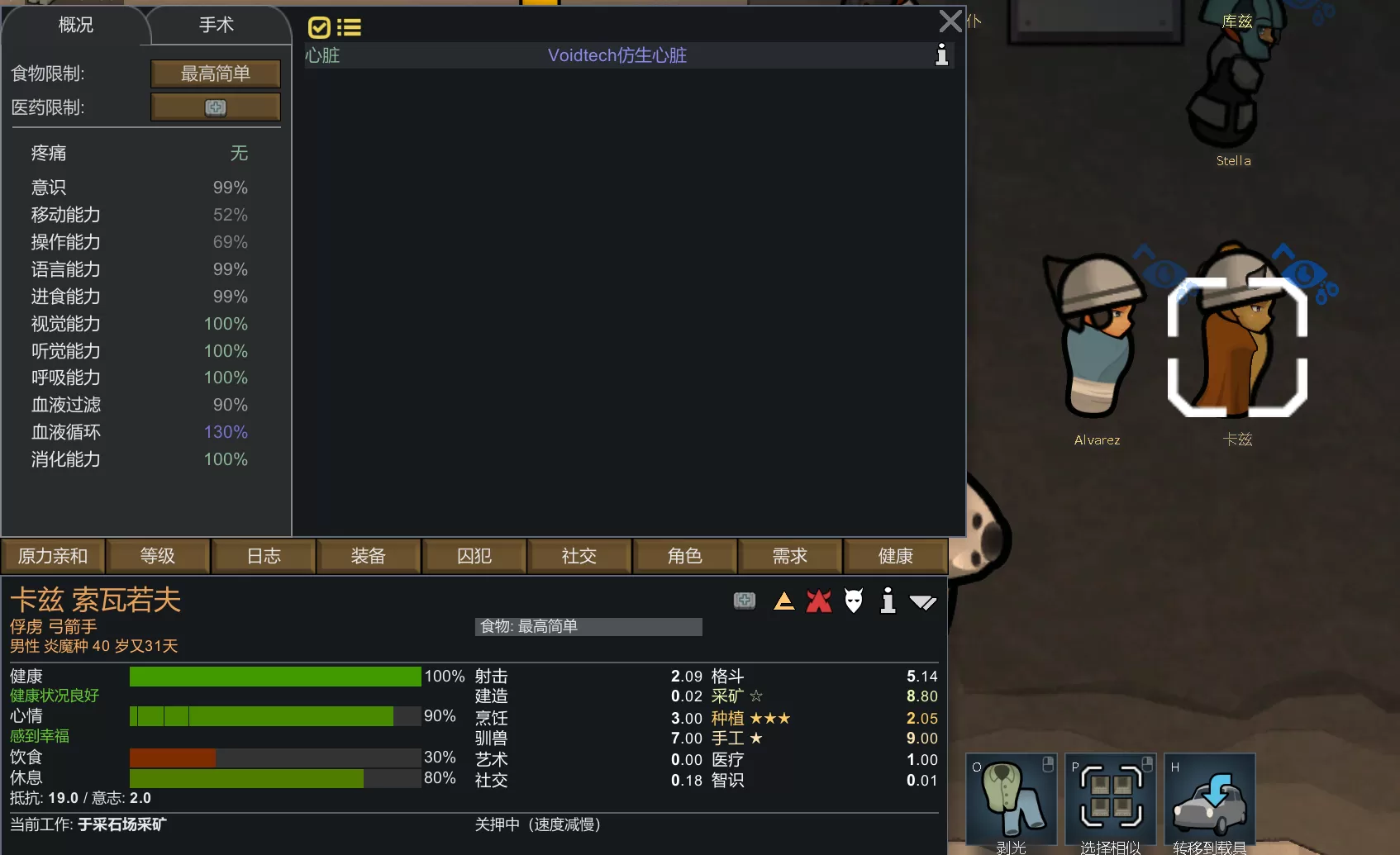Open the 日志 log tab
Image resolution: width=1400 pixels, height=855 pixels.
pos(264,556)
